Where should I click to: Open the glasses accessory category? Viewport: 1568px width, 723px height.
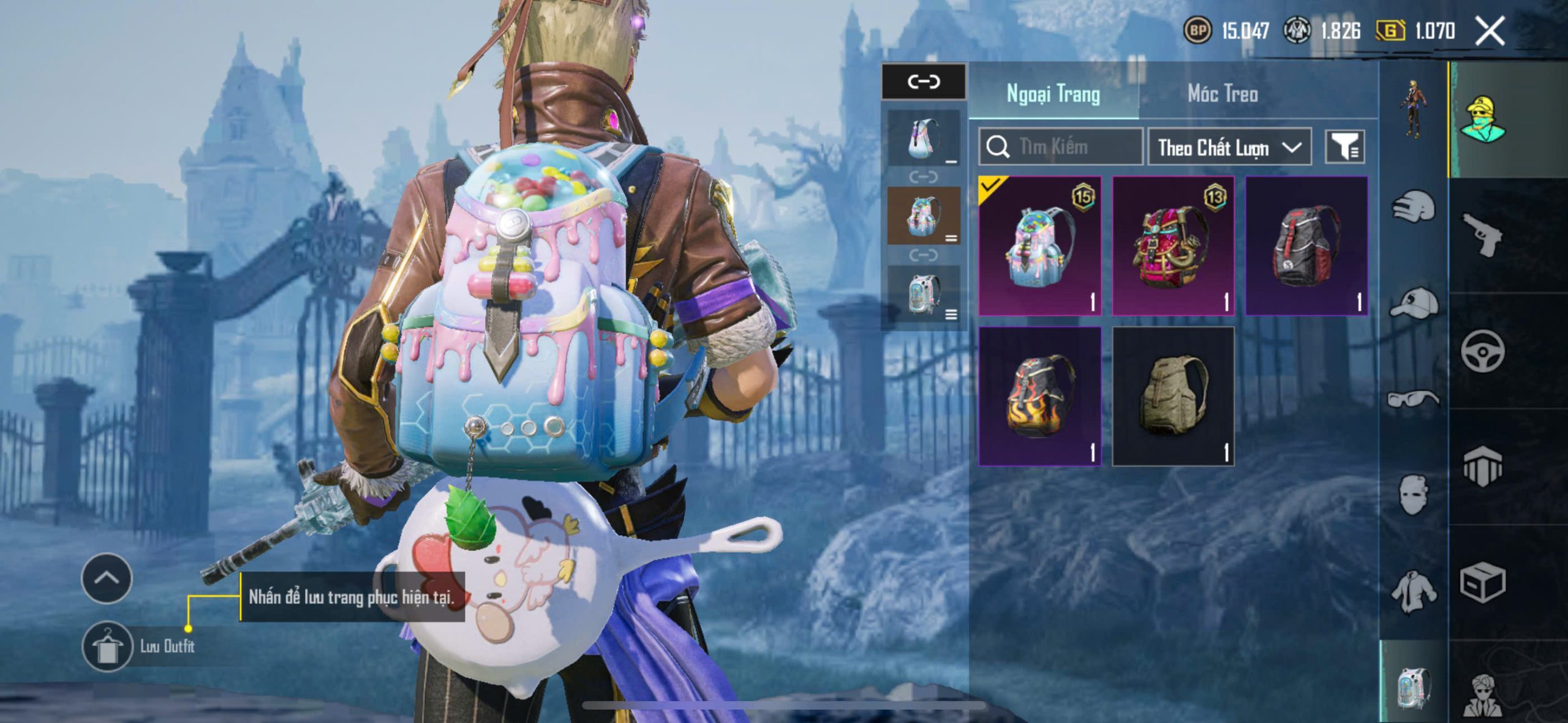[x=1412, y=399]
